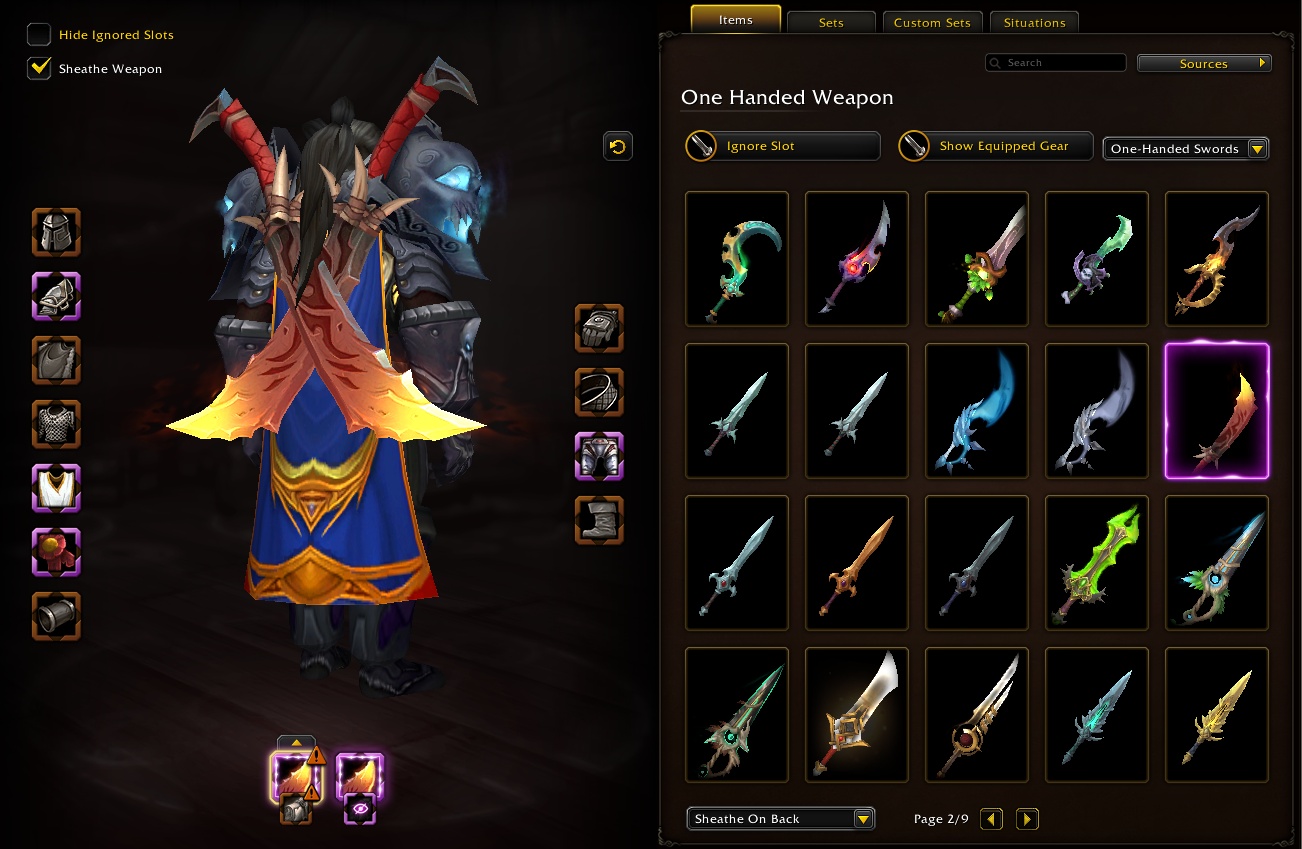Click the wrist slot icon
The height and width of the screenshot is (849, 1302).
[x=56, y=616]
